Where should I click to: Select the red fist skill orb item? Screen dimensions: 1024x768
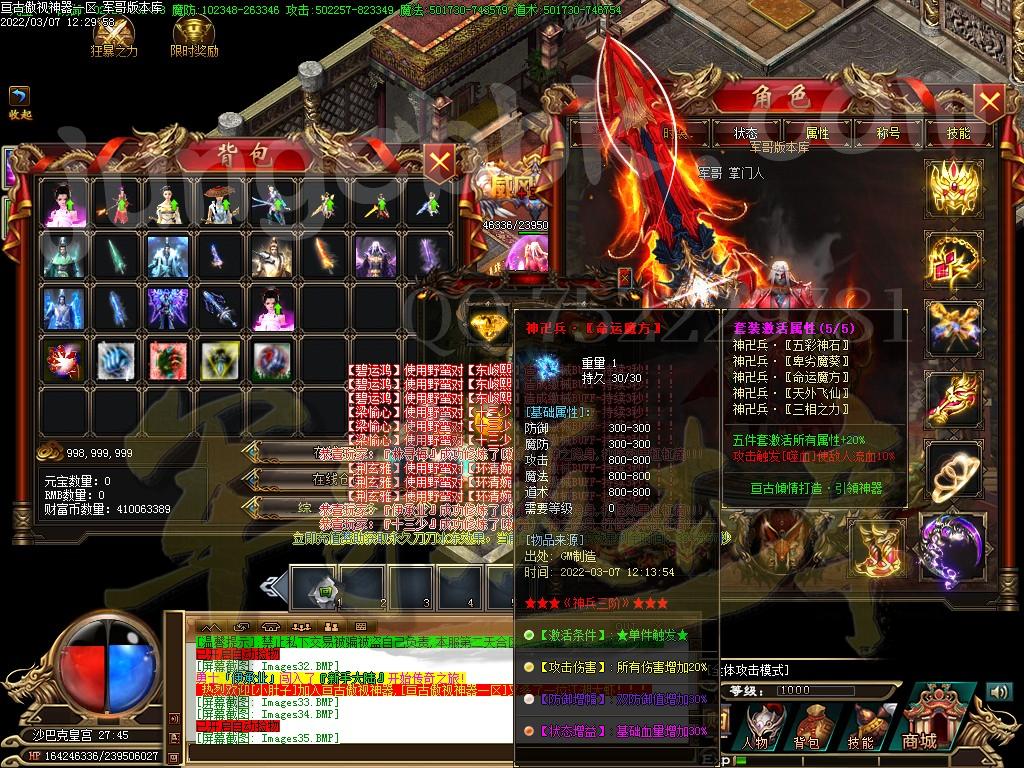(63, 360)
